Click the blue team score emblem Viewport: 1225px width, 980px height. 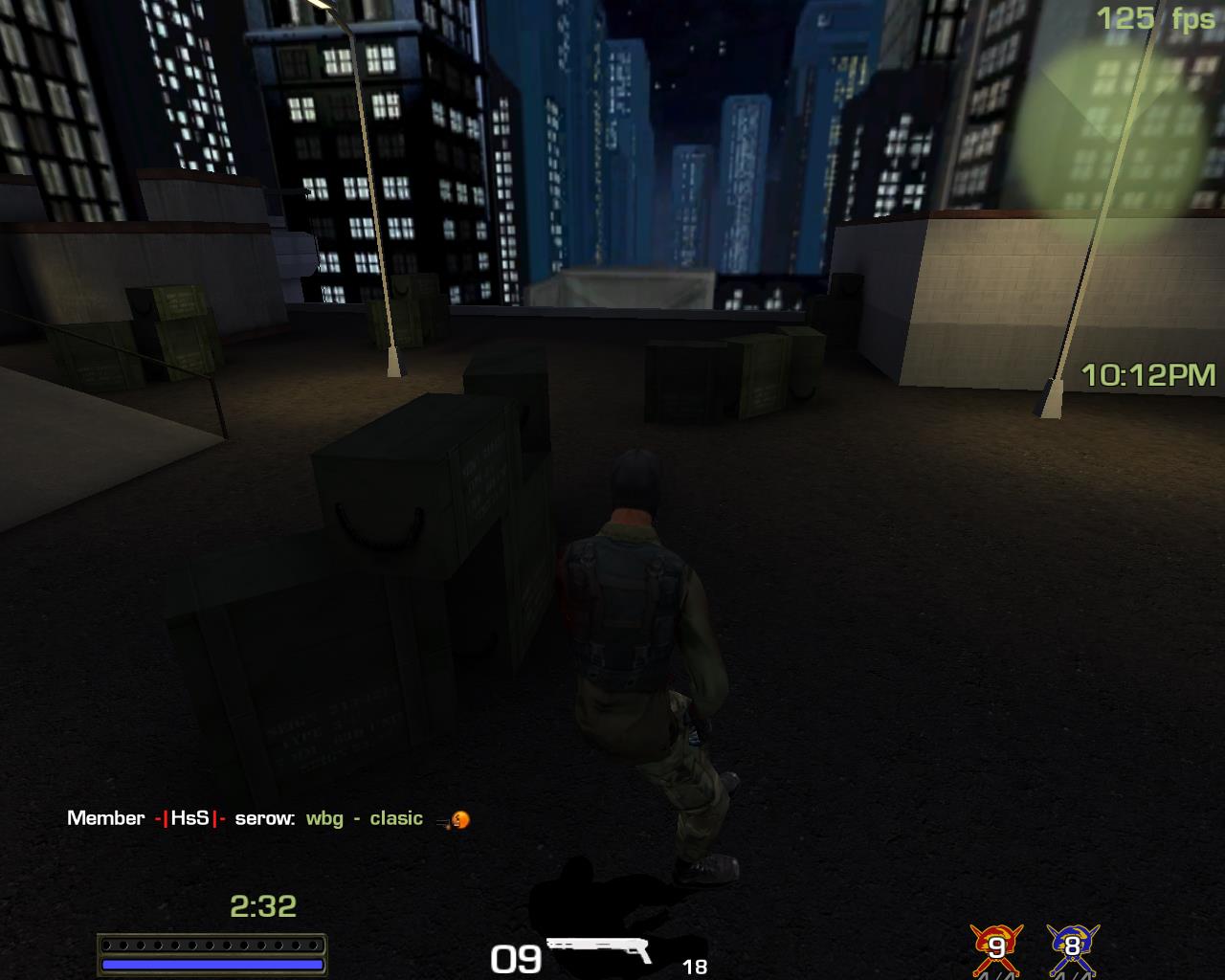coord(1072,947)
